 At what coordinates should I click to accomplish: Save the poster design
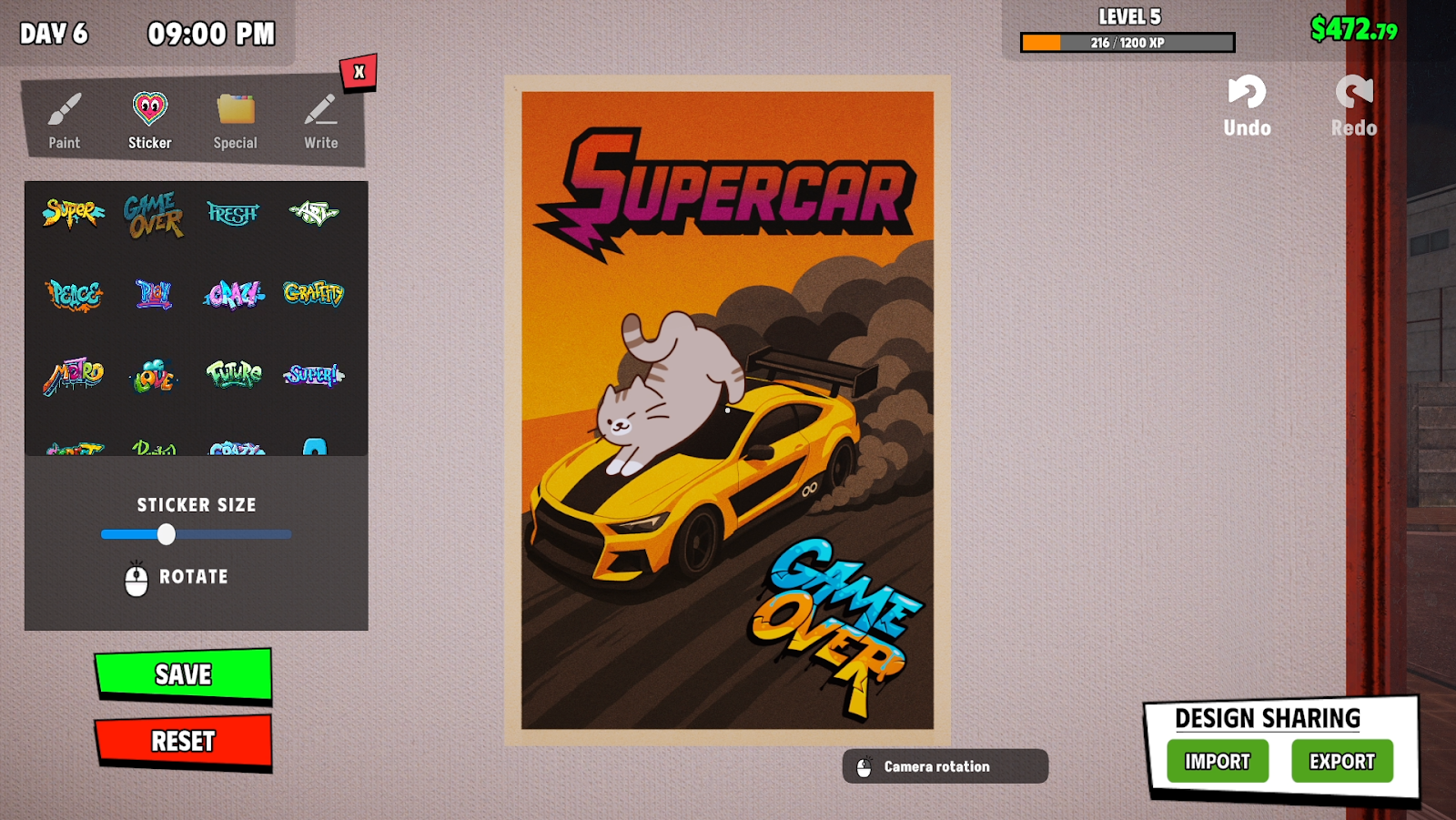coord(183,674)
